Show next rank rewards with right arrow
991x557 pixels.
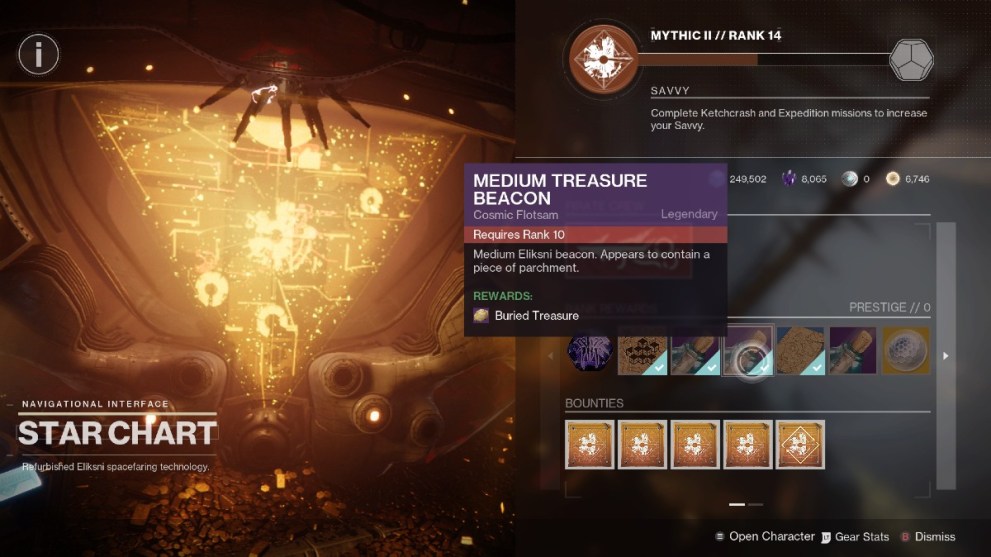pos(945,355)
